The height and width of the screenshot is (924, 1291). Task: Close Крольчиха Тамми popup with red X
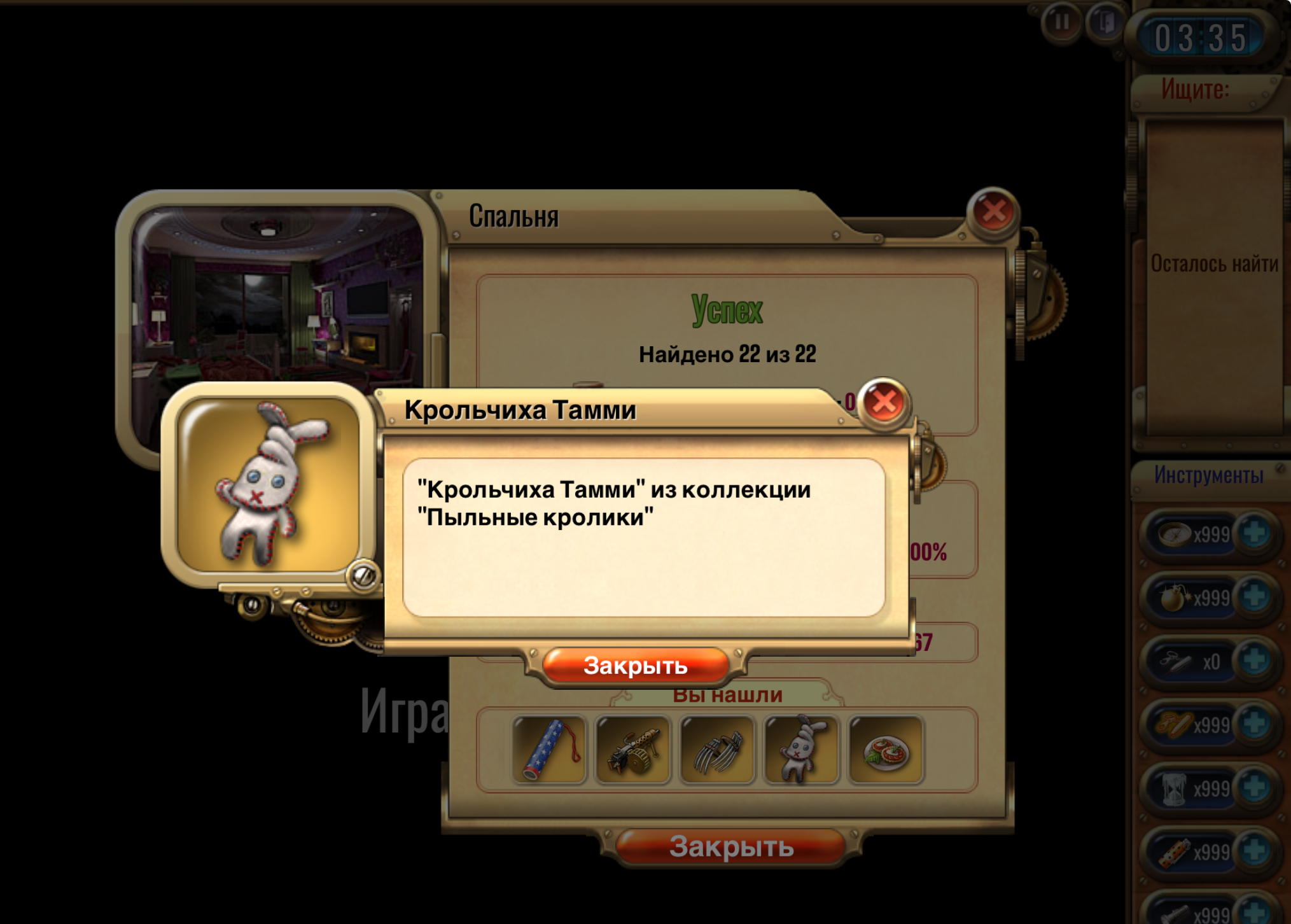click(x=884, y=402)
